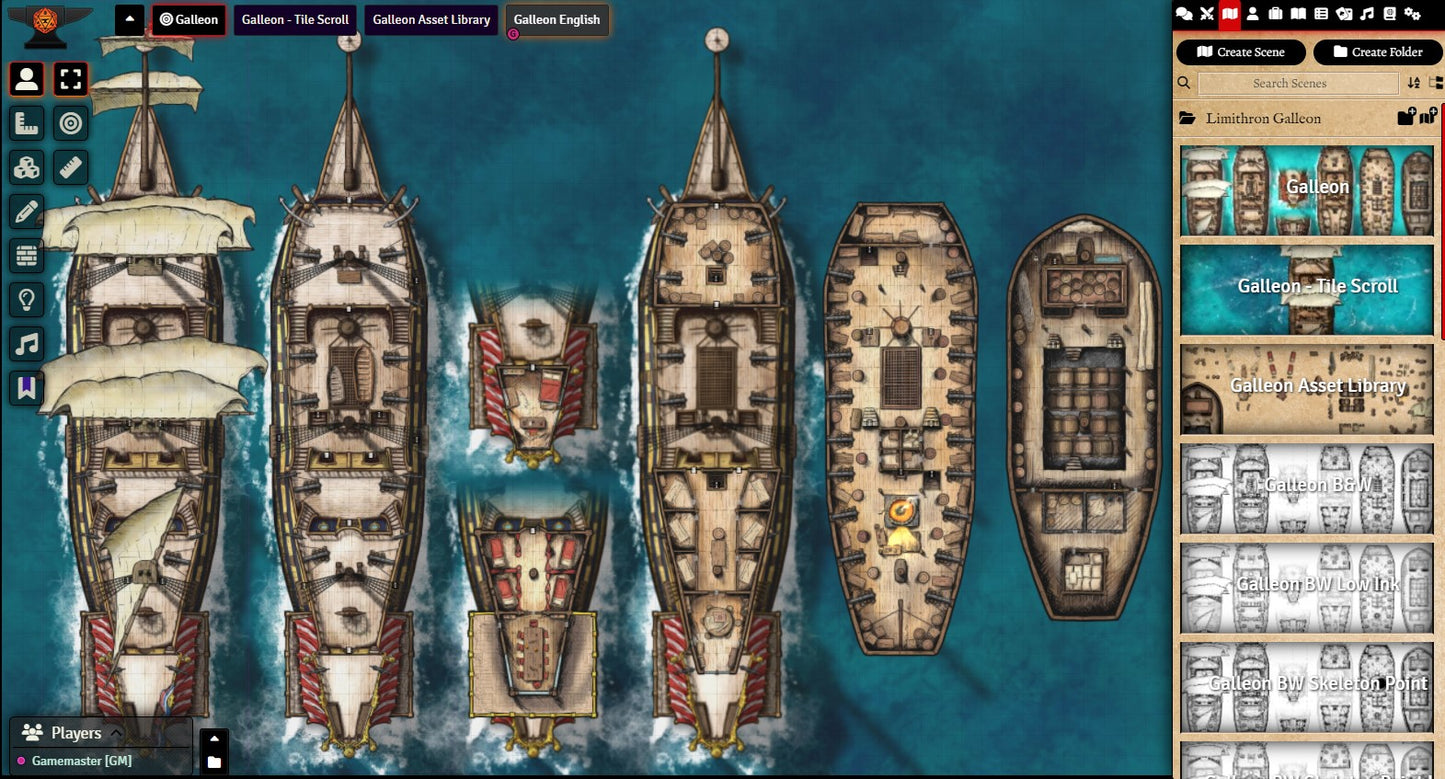Screen dimensions: 1445x779
Task: Select the walls brick control
Action: point(27,255)
